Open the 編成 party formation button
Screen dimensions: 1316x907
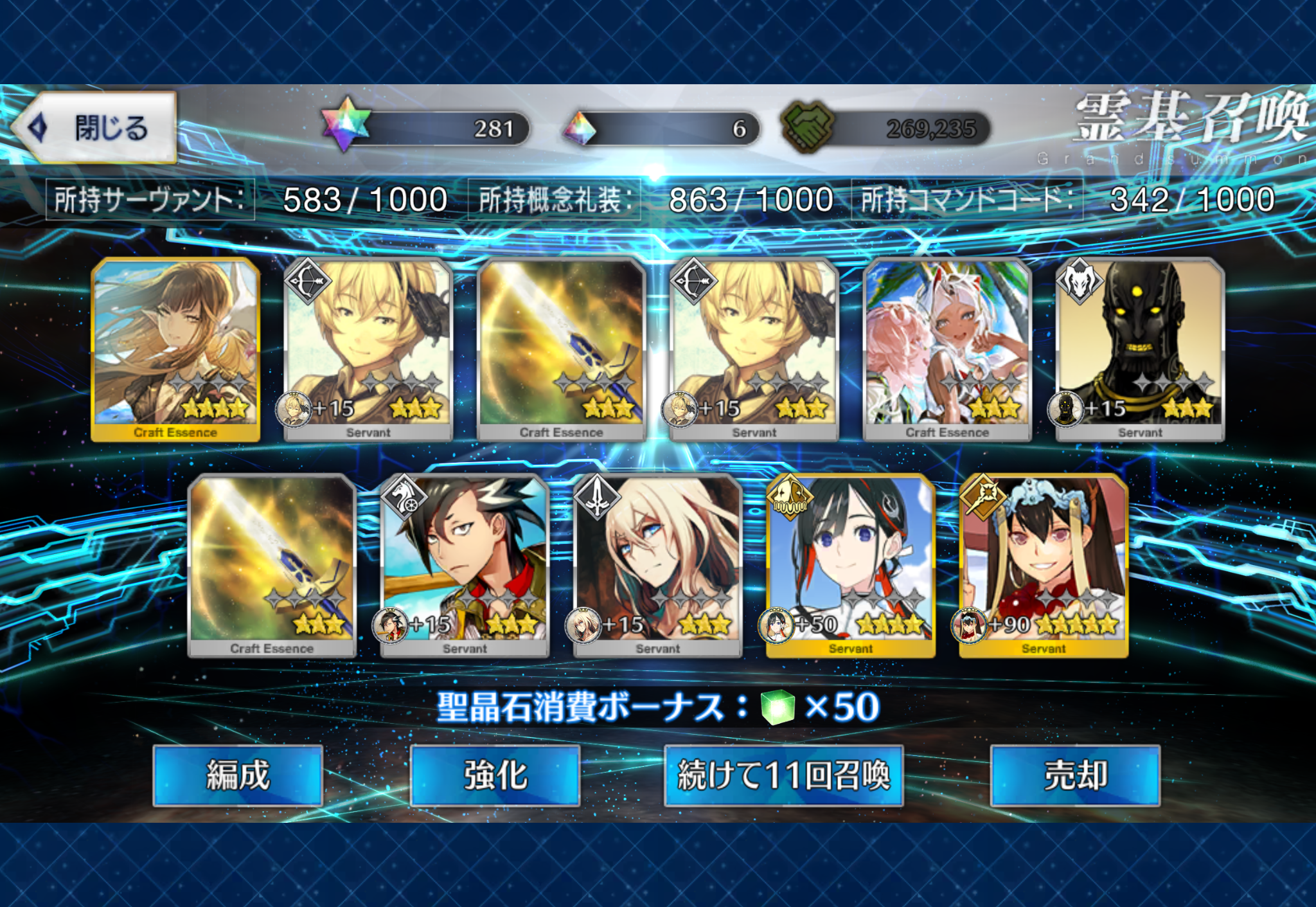238,775
